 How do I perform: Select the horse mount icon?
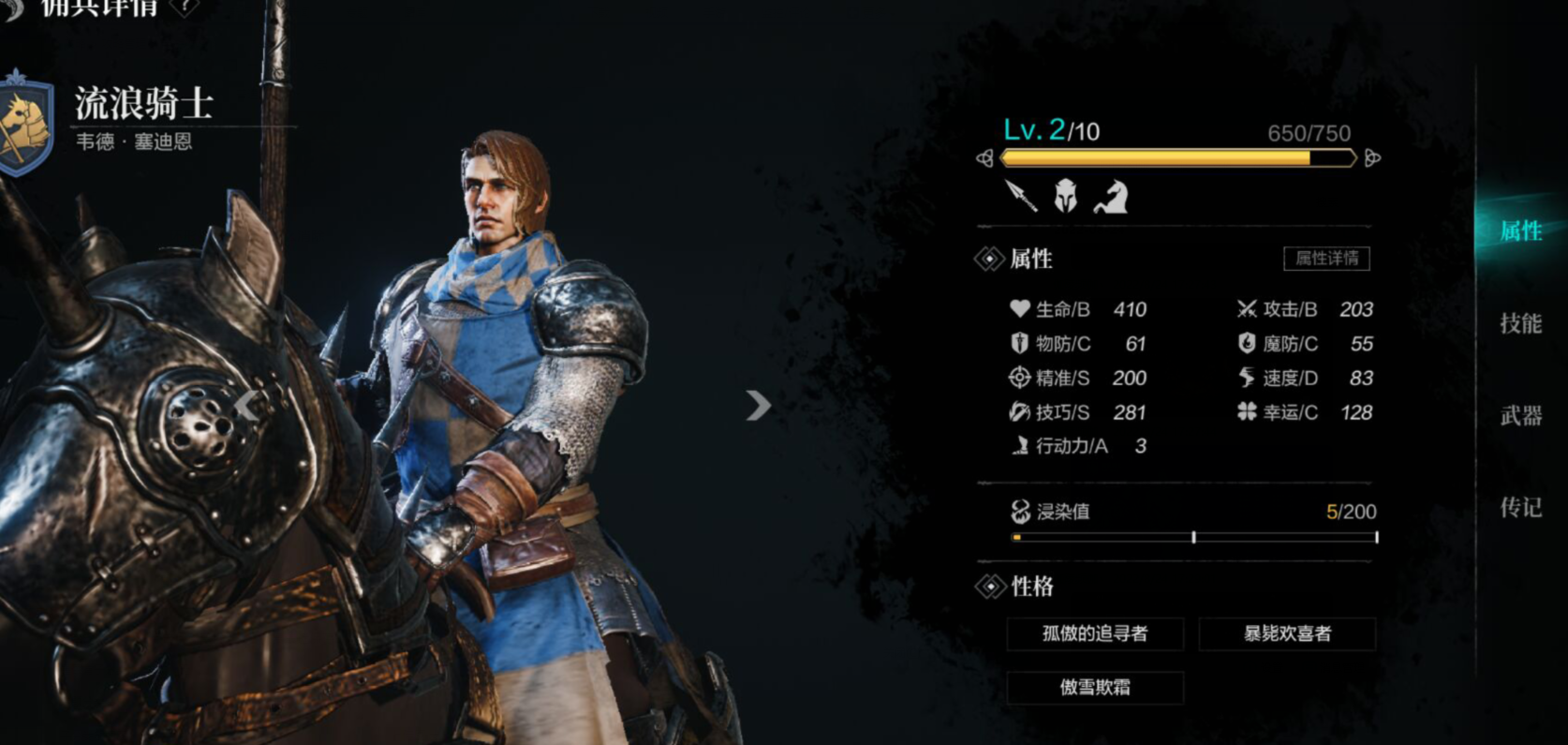coord(1109,197)
